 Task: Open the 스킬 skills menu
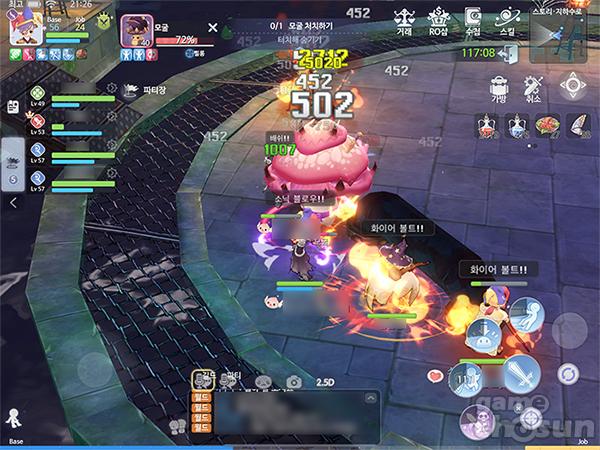tap(507, 19)
